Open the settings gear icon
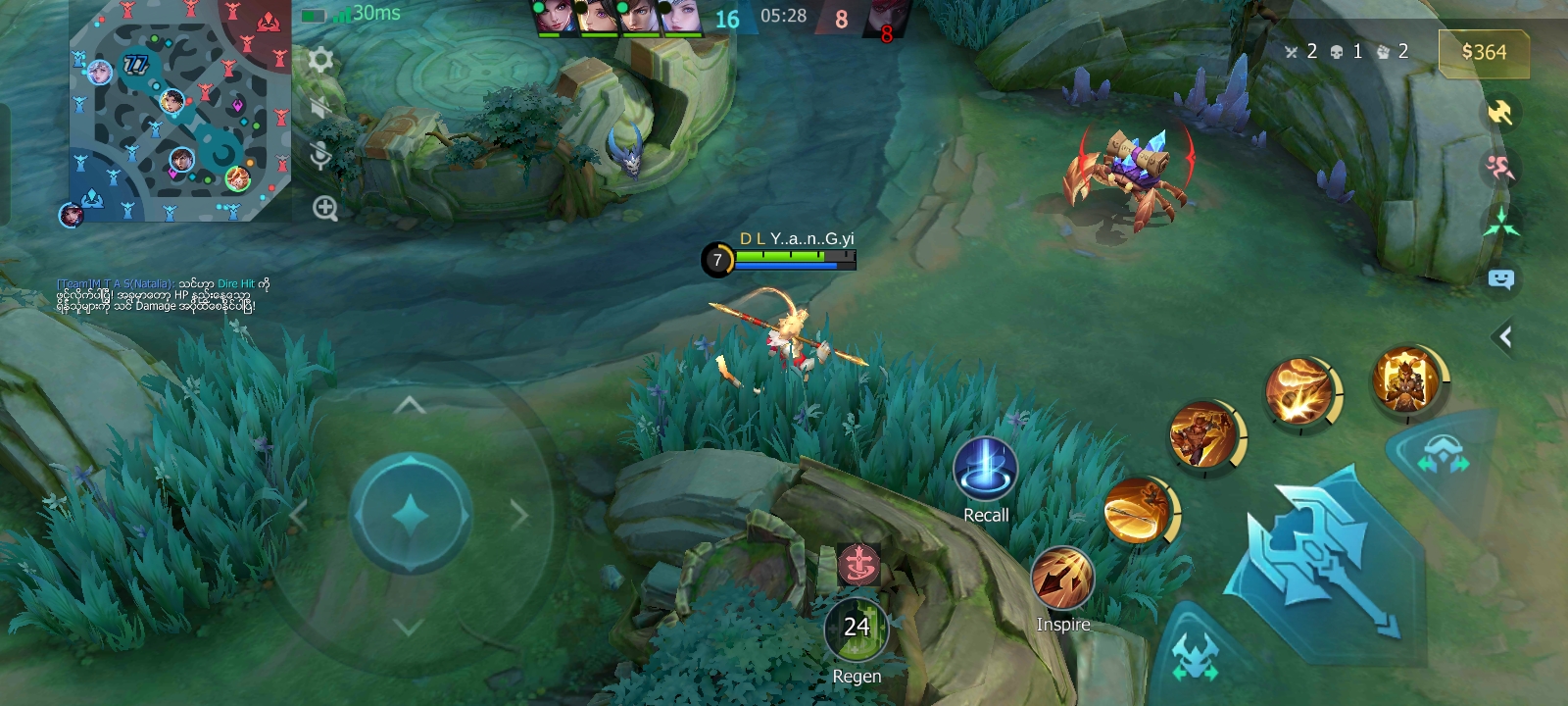 tap(320, 61)
